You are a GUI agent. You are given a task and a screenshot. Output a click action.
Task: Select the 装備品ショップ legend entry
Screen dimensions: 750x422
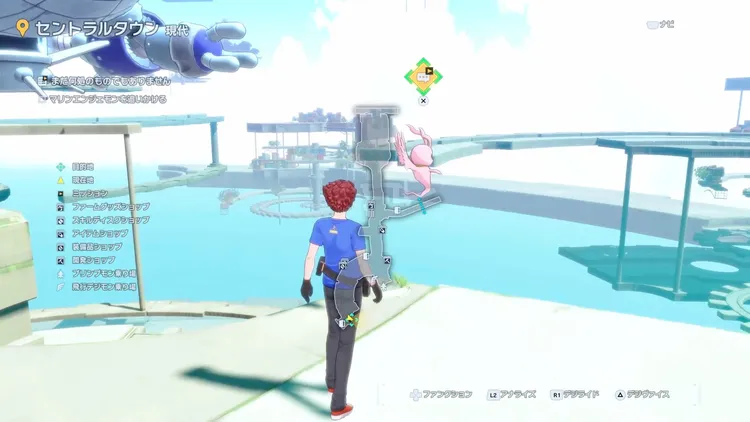96,246
